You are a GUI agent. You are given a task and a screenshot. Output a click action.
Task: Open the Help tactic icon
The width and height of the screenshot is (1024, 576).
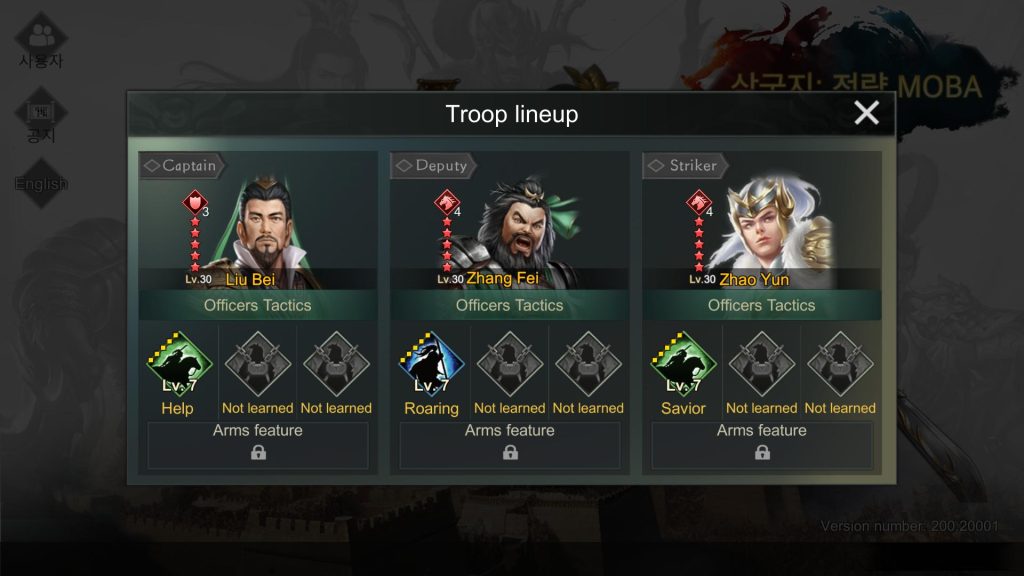(179, 366)
